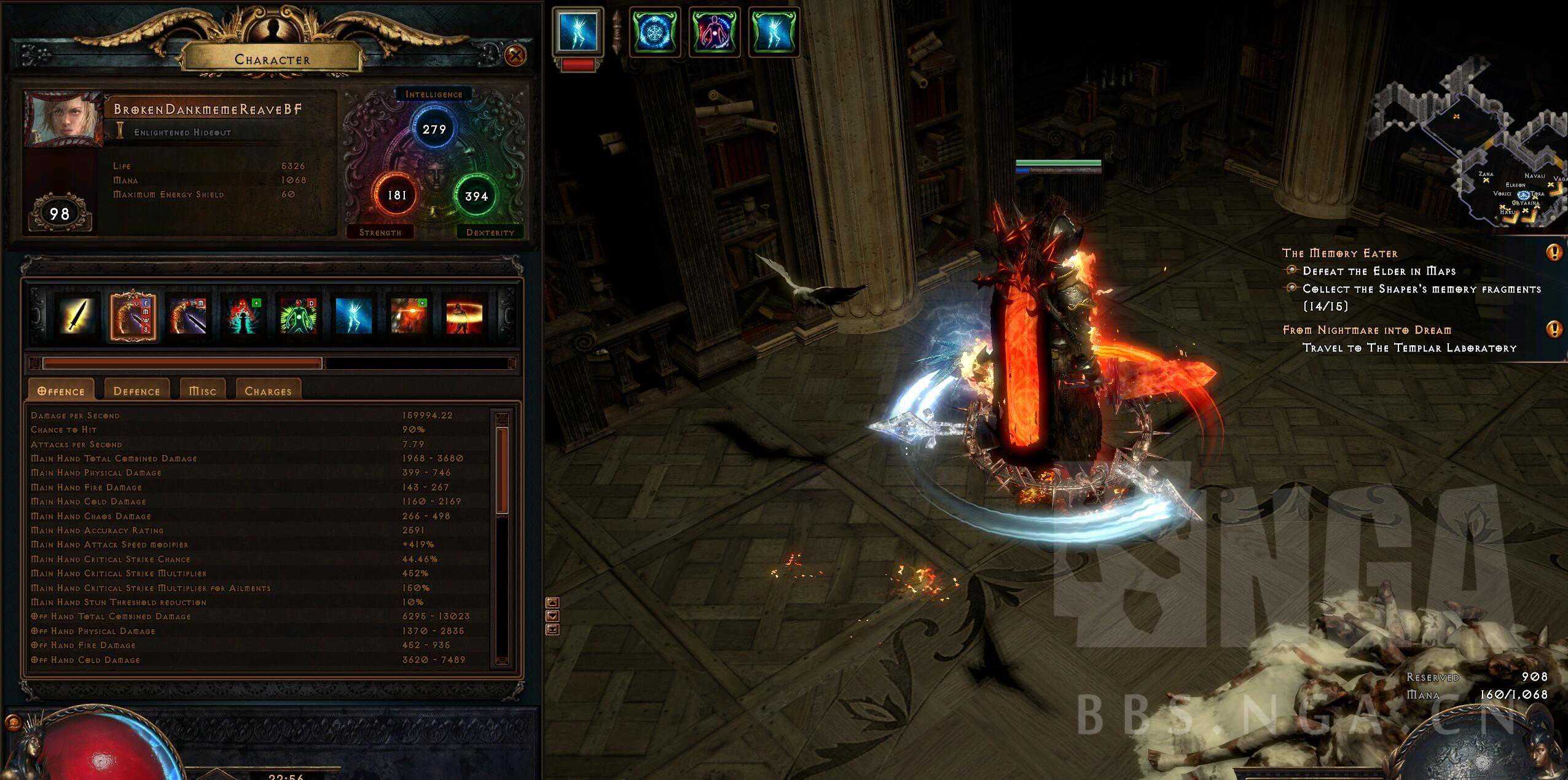Click the character portrait
Image resolution: width=1568 pixels, height=780 pixels.
click(x=63, y=120)
